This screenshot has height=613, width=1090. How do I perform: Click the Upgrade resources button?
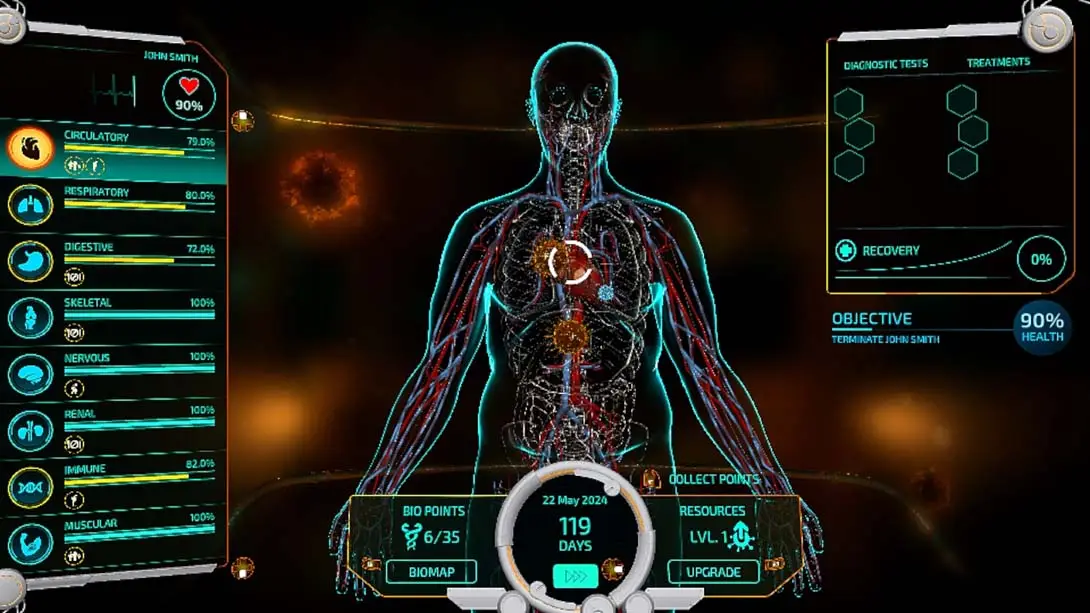point(713,572)
